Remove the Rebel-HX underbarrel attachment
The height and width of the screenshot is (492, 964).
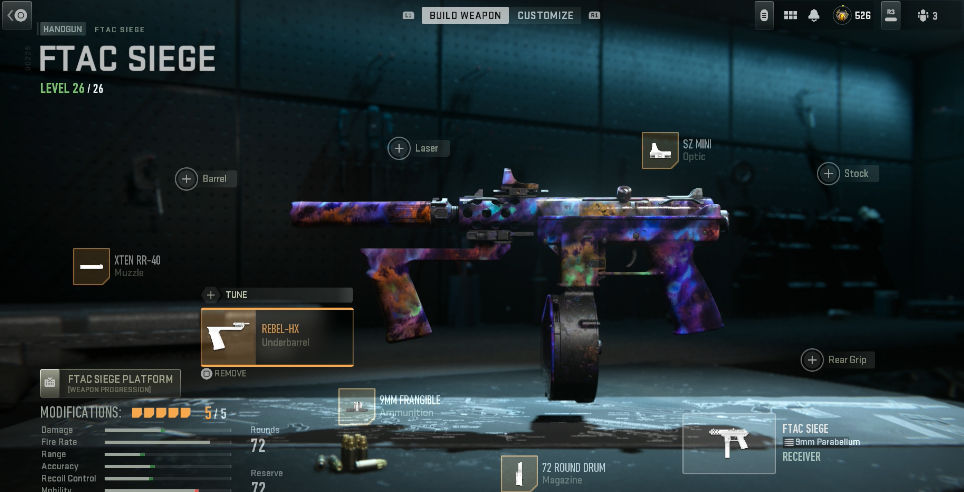[x=225, y=373]
